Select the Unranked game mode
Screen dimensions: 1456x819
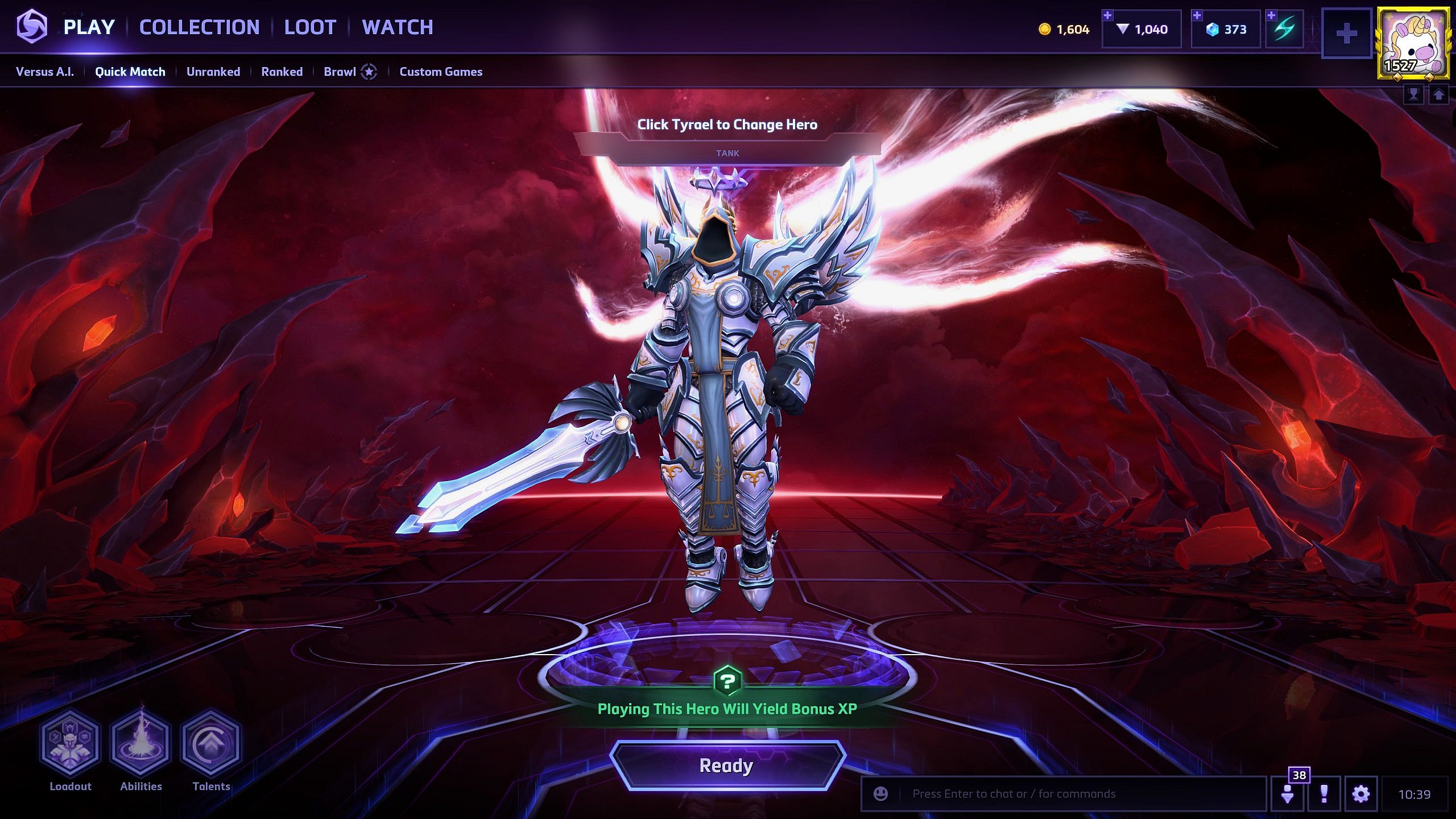pos(213,72)
